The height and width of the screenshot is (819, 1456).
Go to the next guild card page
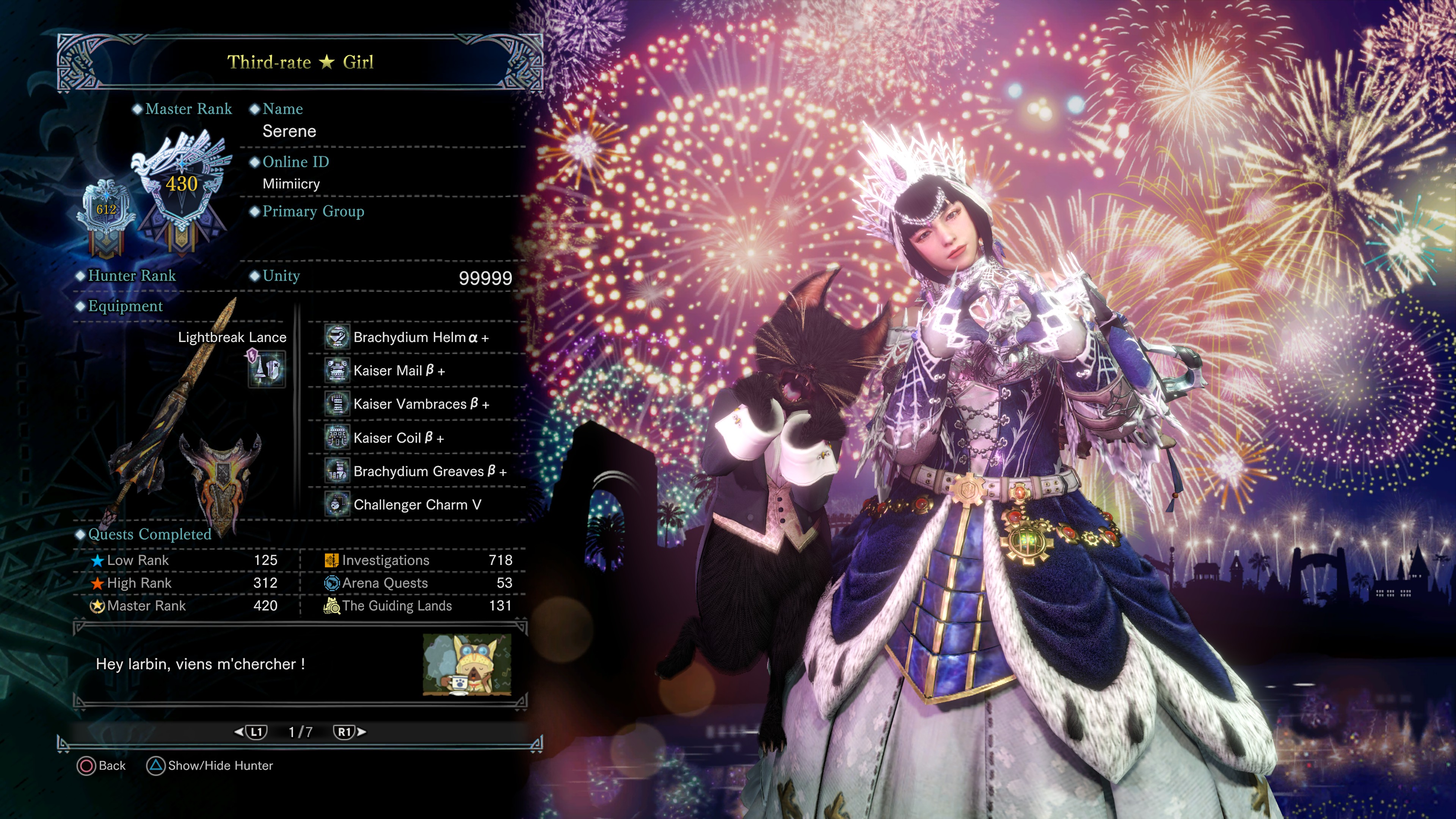click(x=349, y=732)
